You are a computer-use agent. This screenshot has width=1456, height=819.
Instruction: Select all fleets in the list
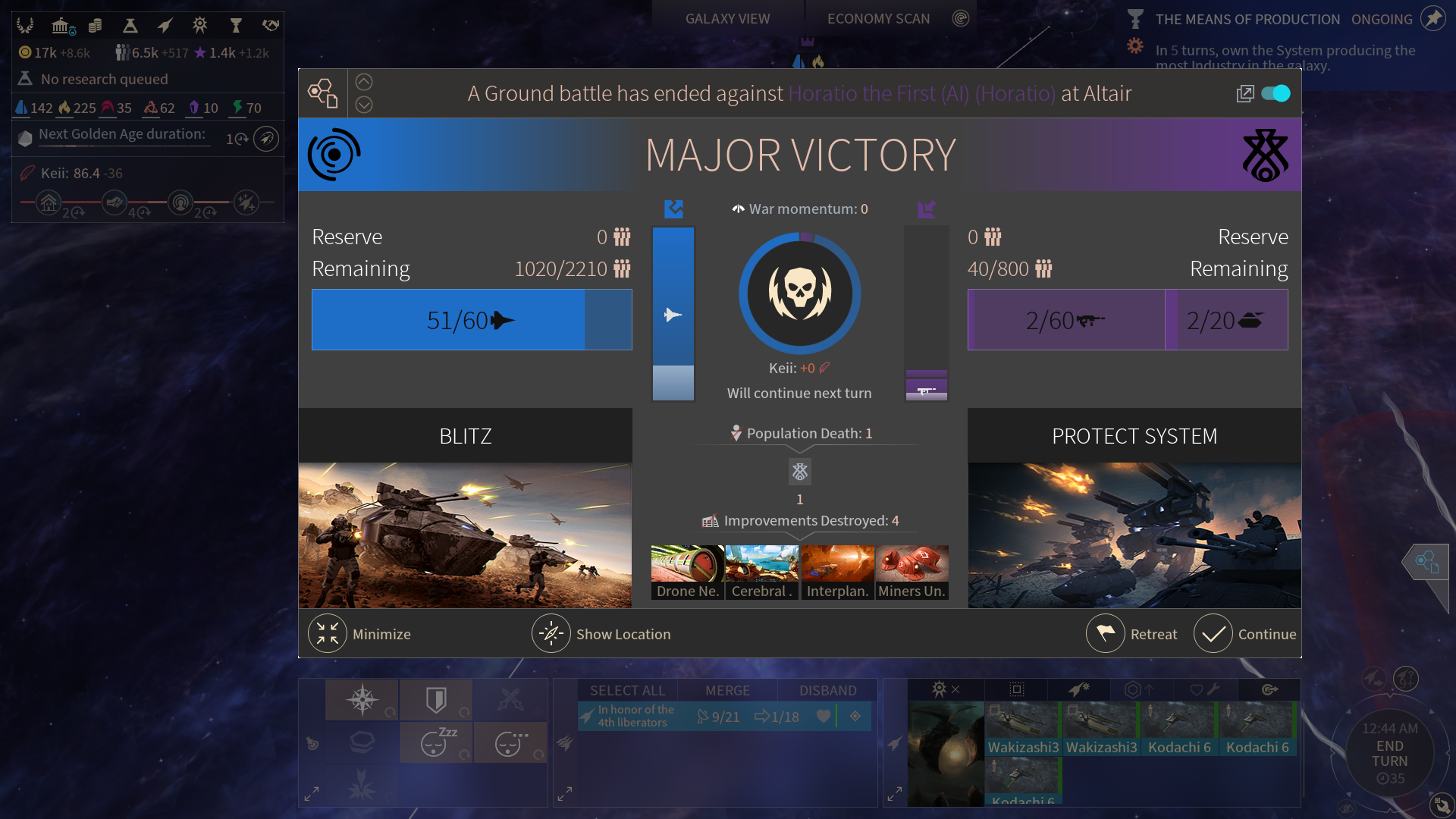click(x=627, y=690)
